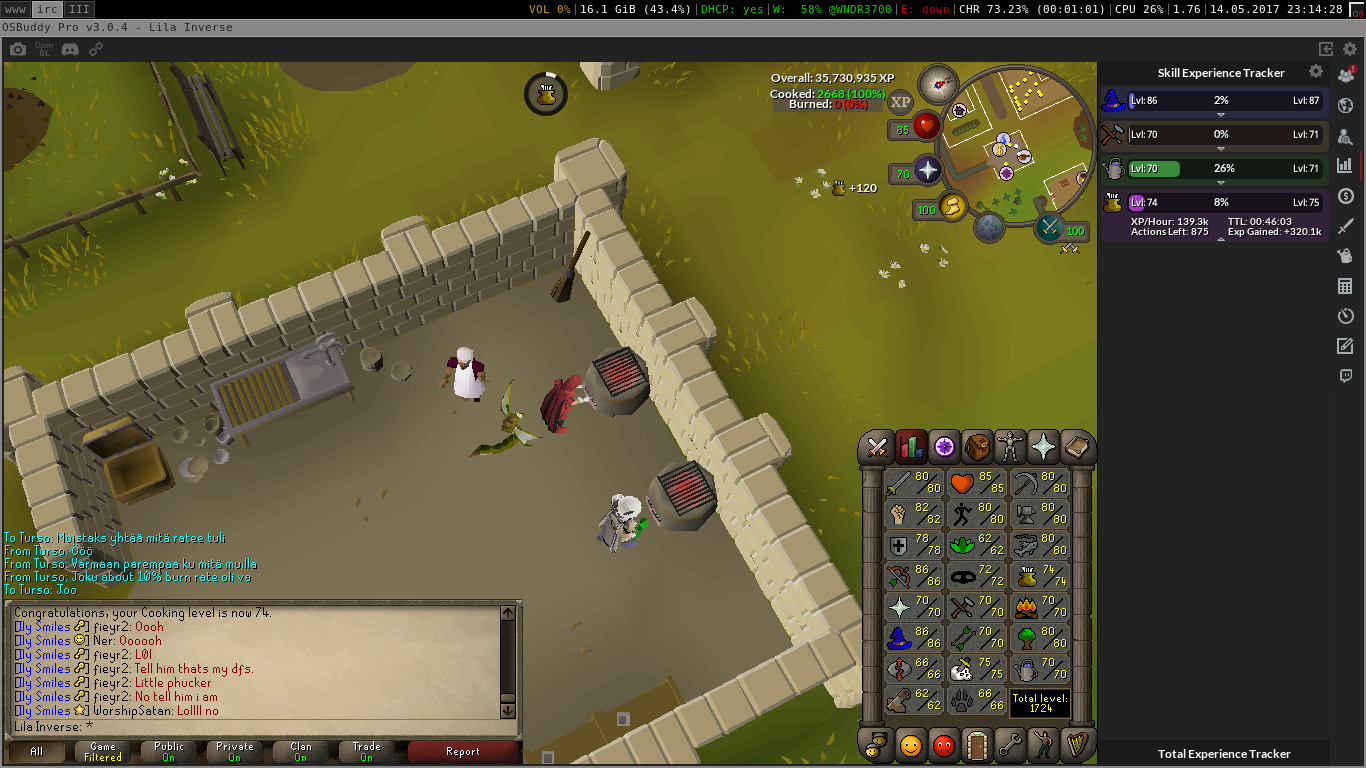Open the Logout door tab
The image size is (1366, 768).
(976, 745)
